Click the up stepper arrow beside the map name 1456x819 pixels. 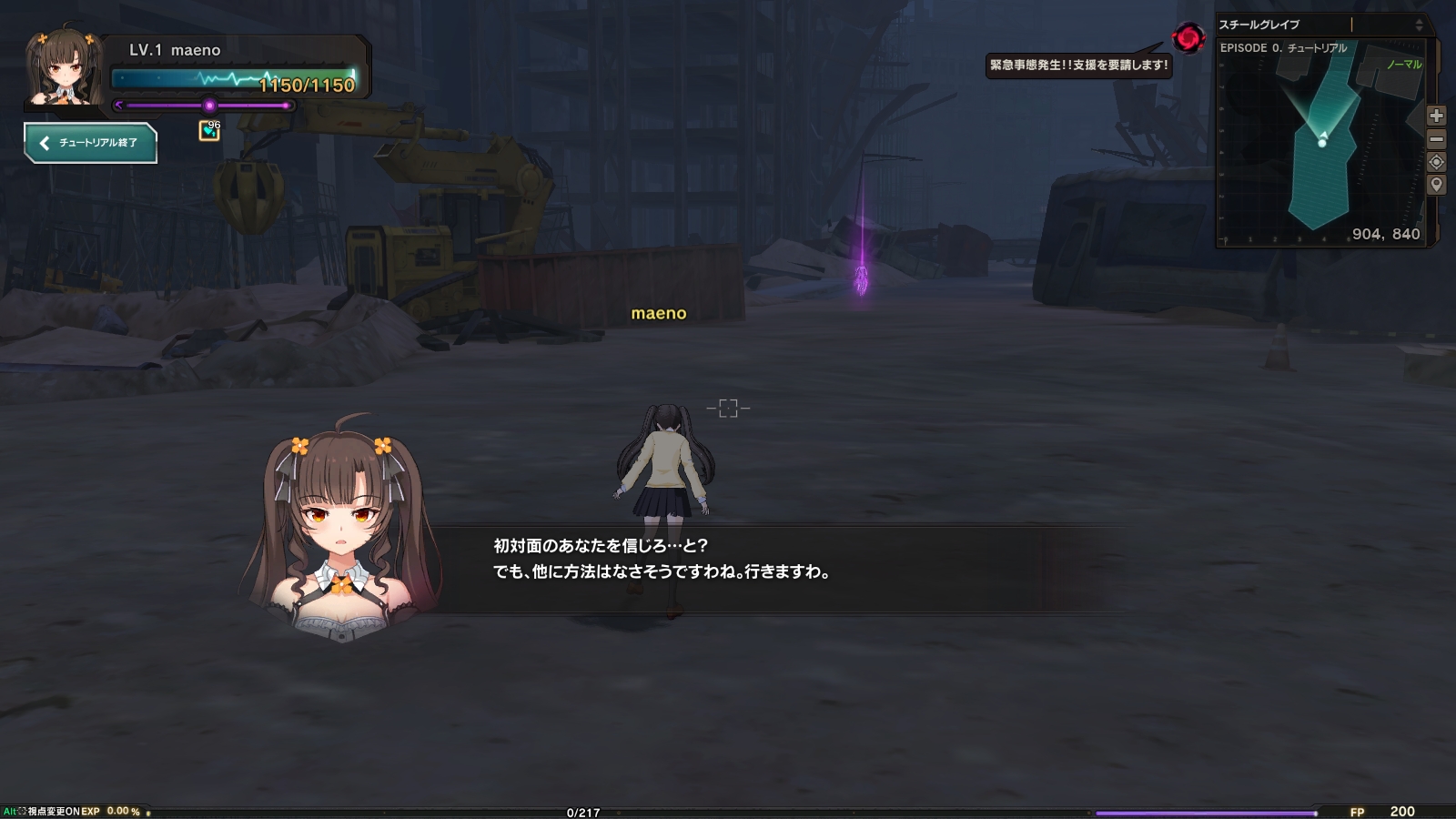[x=1419, y=23]
